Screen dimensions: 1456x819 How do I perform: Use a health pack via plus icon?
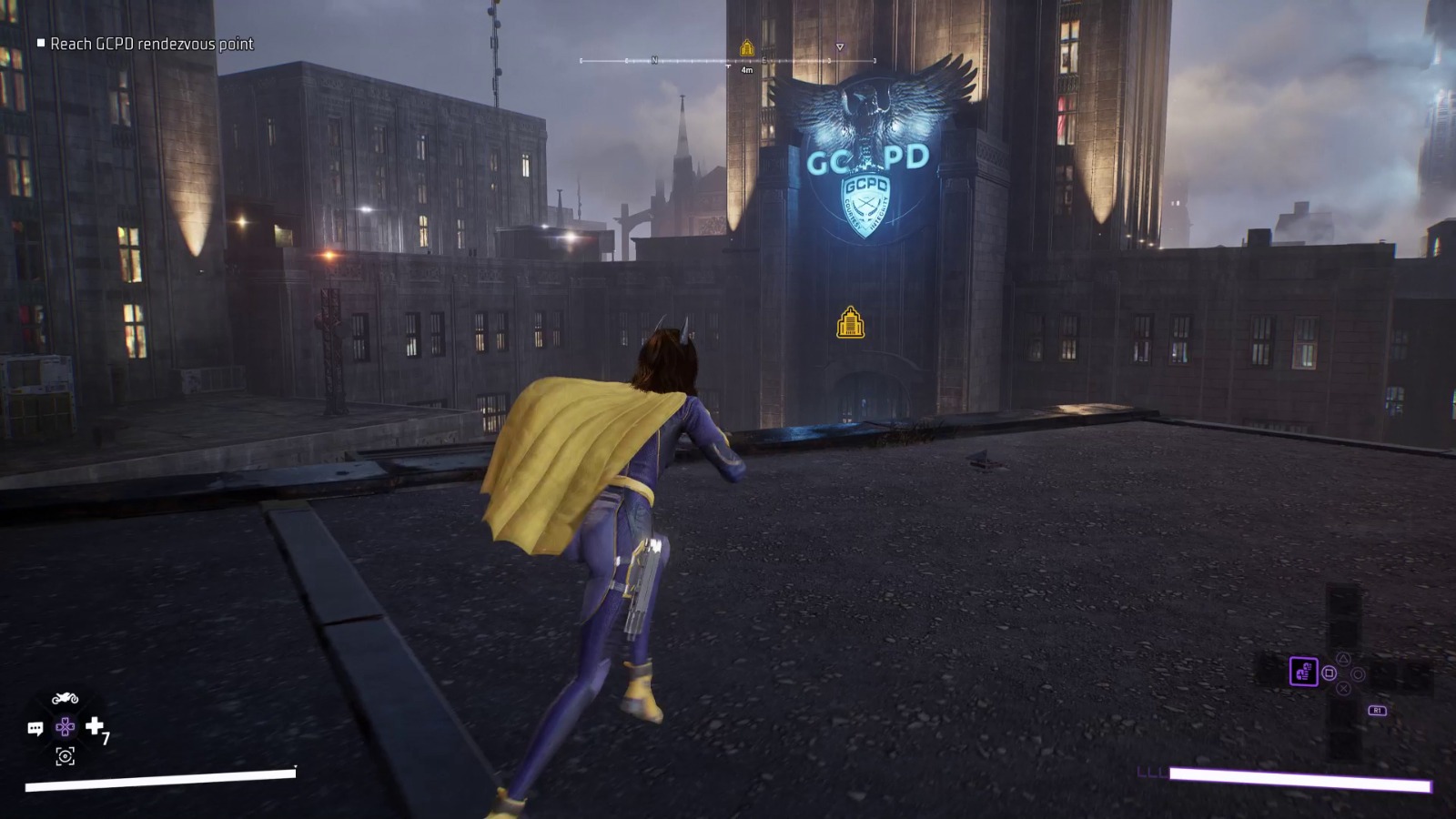click(x=95, y=725)
